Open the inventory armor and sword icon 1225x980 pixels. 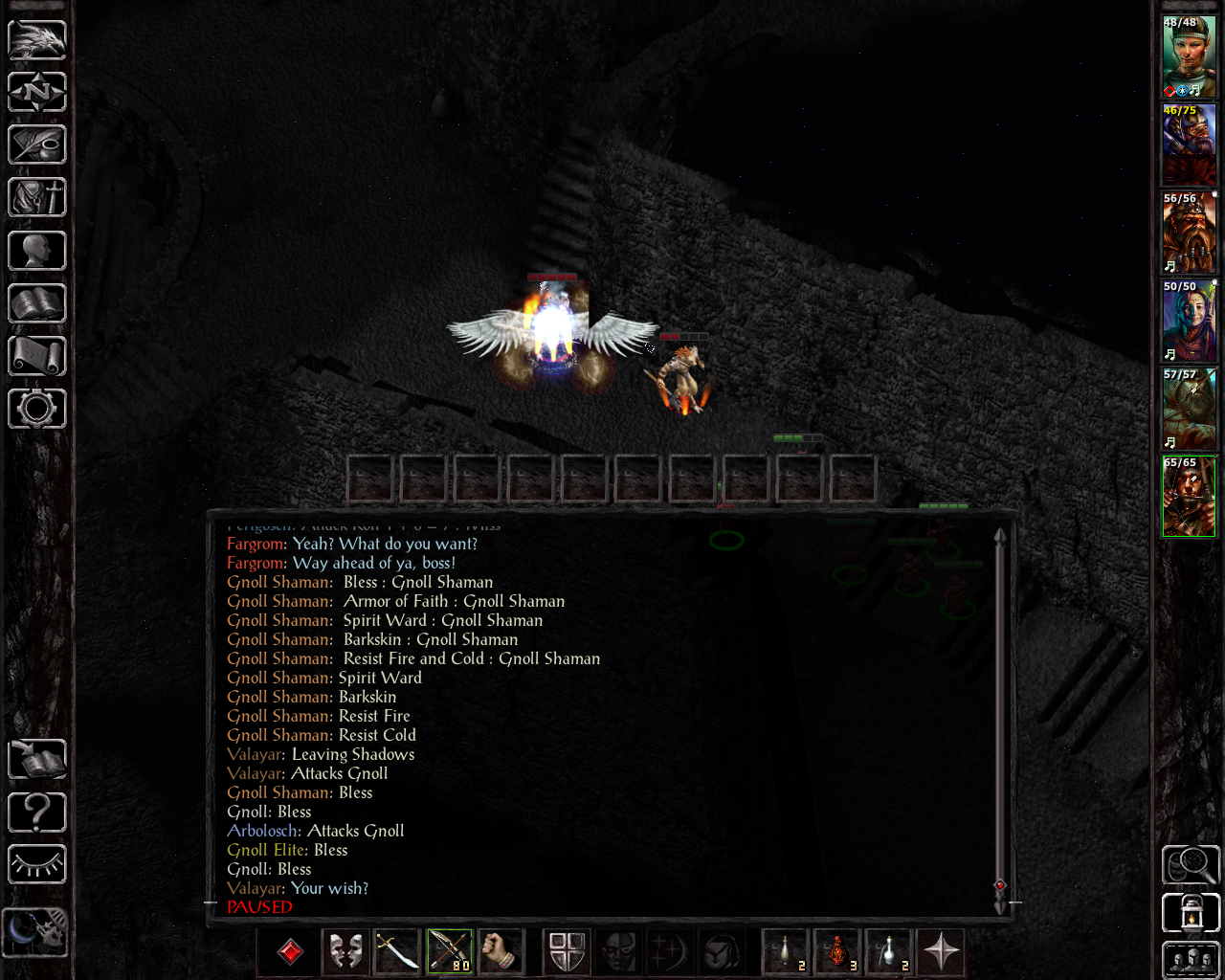[37, 198]
